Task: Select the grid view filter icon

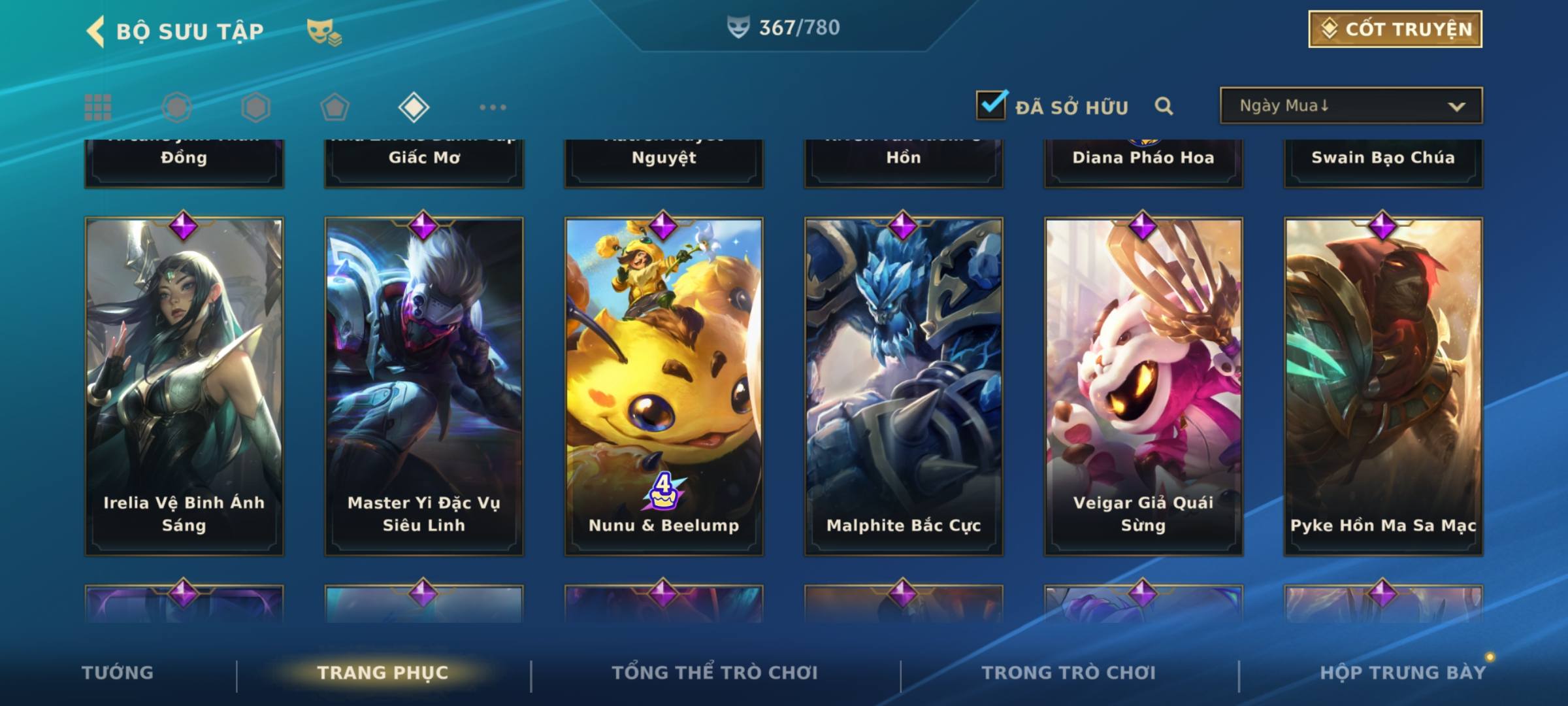Action: 98,107
